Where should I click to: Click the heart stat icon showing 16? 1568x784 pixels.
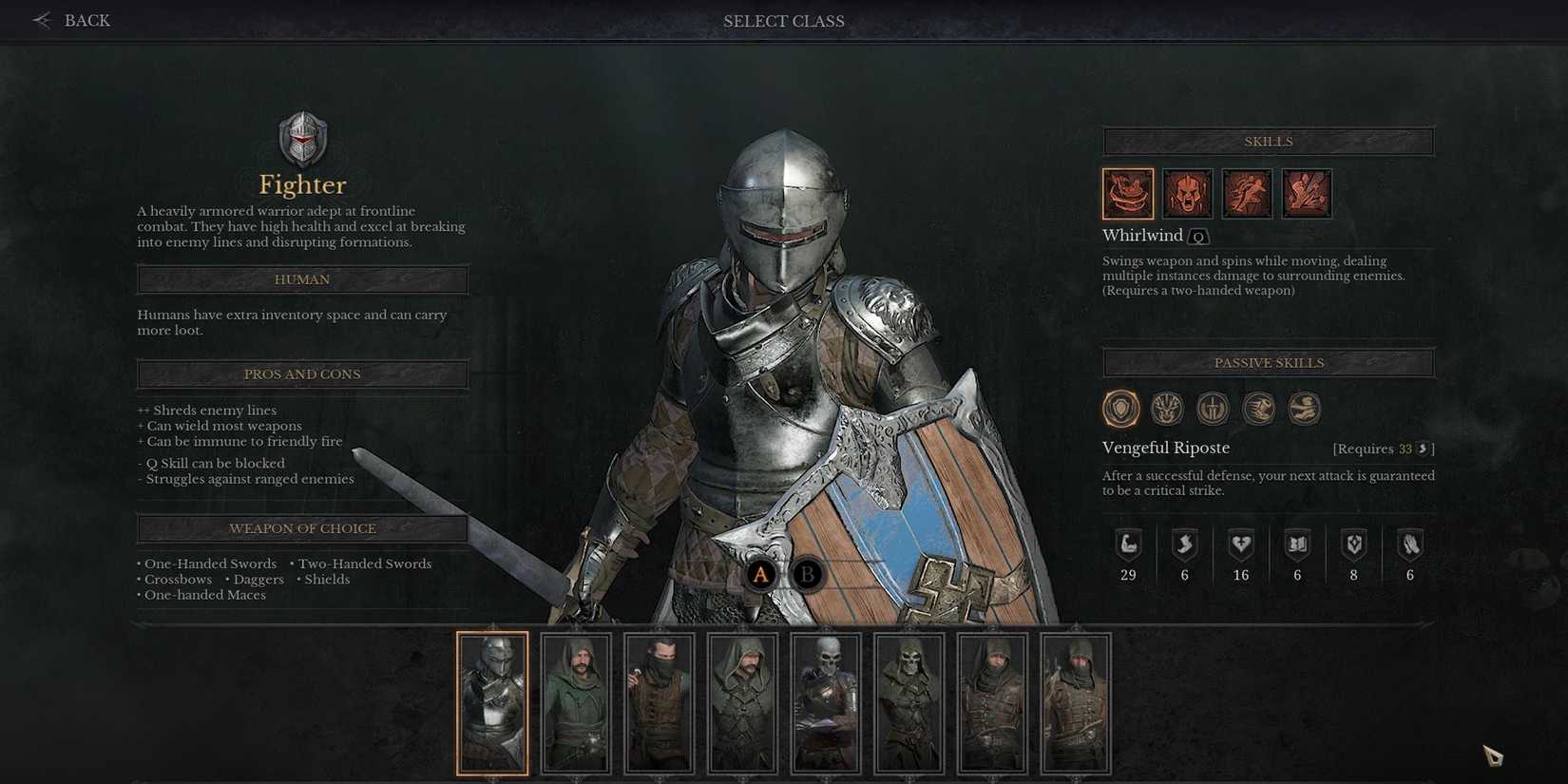point(1241,555)
